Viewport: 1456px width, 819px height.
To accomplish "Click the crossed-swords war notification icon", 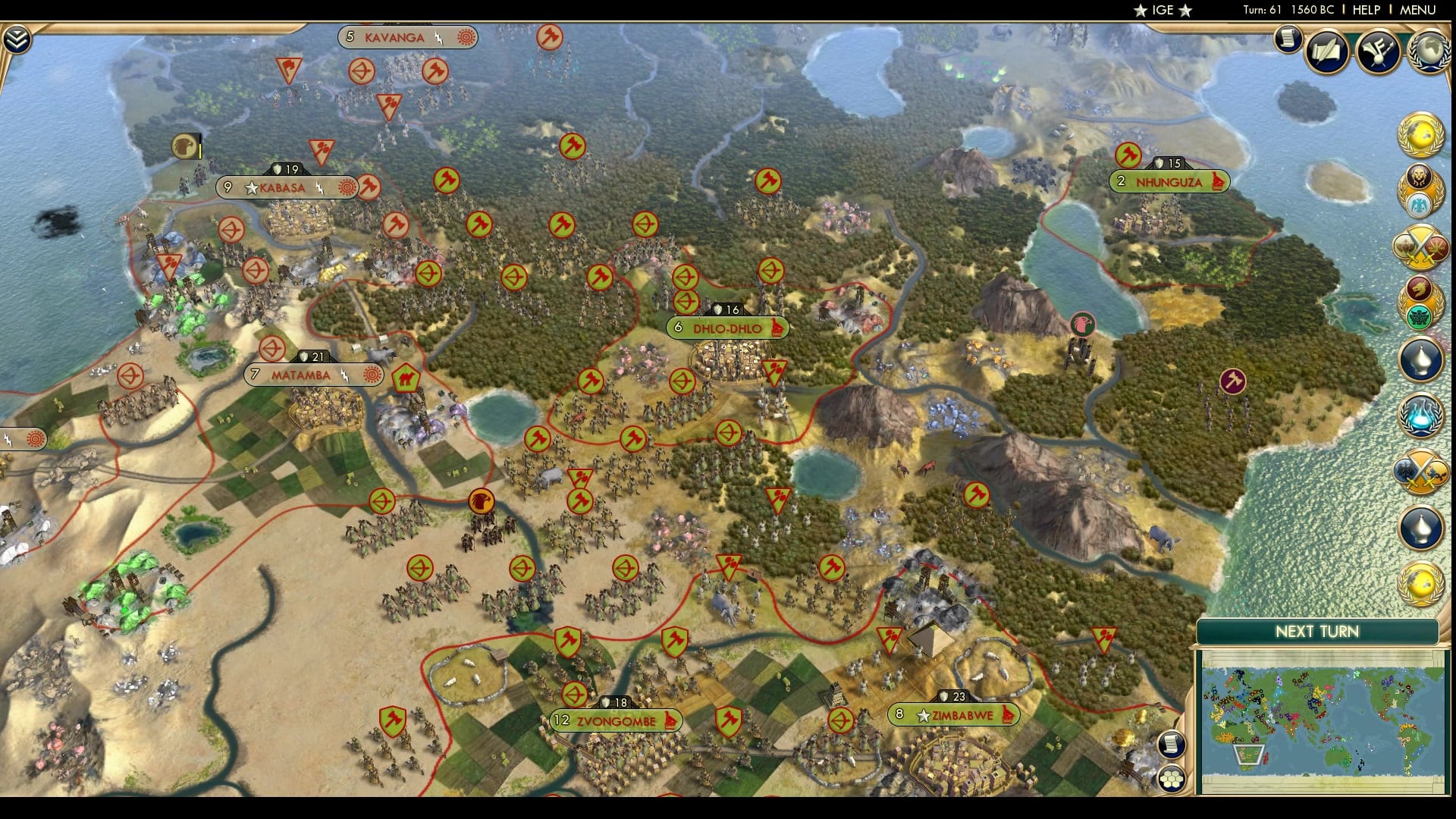I will click(x=1418, y=244).
